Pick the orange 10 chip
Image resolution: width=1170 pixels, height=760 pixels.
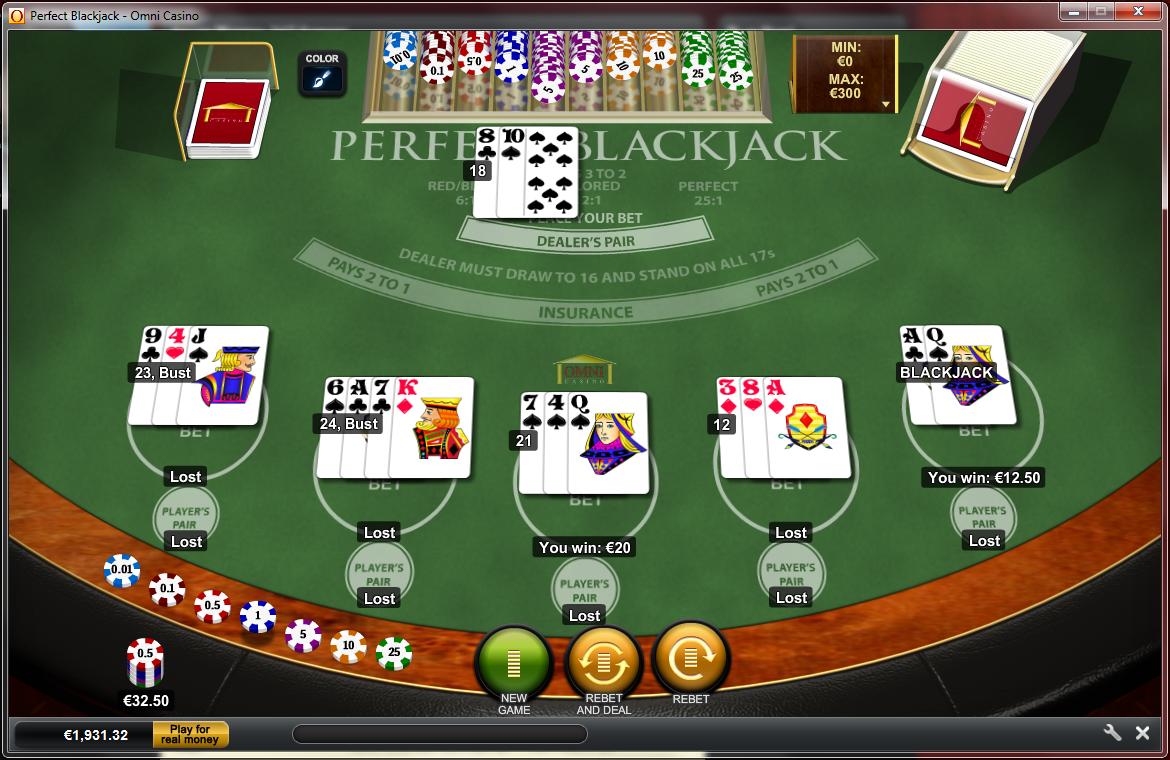coord(348,646)
